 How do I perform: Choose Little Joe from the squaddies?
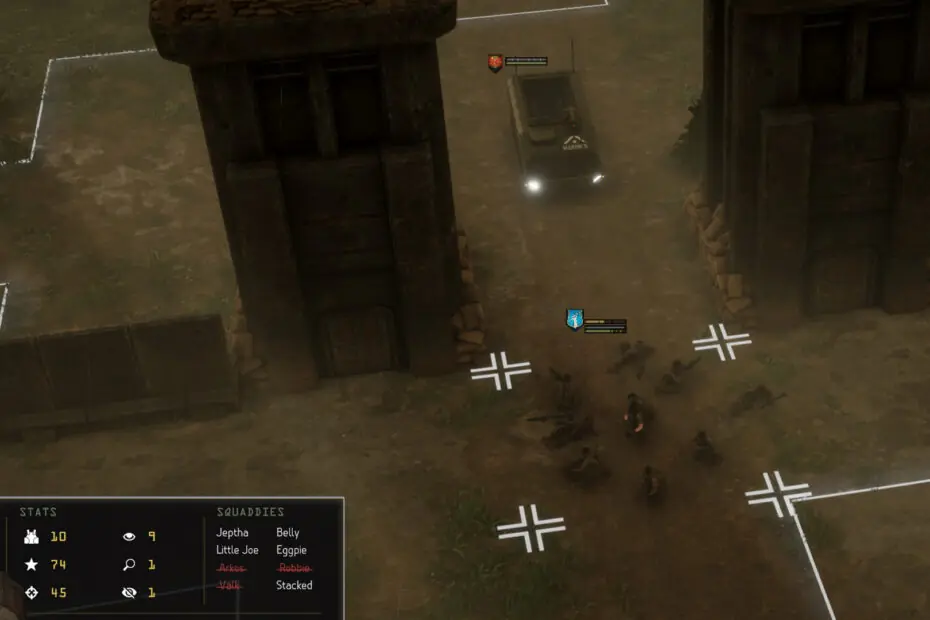(237, 550)
